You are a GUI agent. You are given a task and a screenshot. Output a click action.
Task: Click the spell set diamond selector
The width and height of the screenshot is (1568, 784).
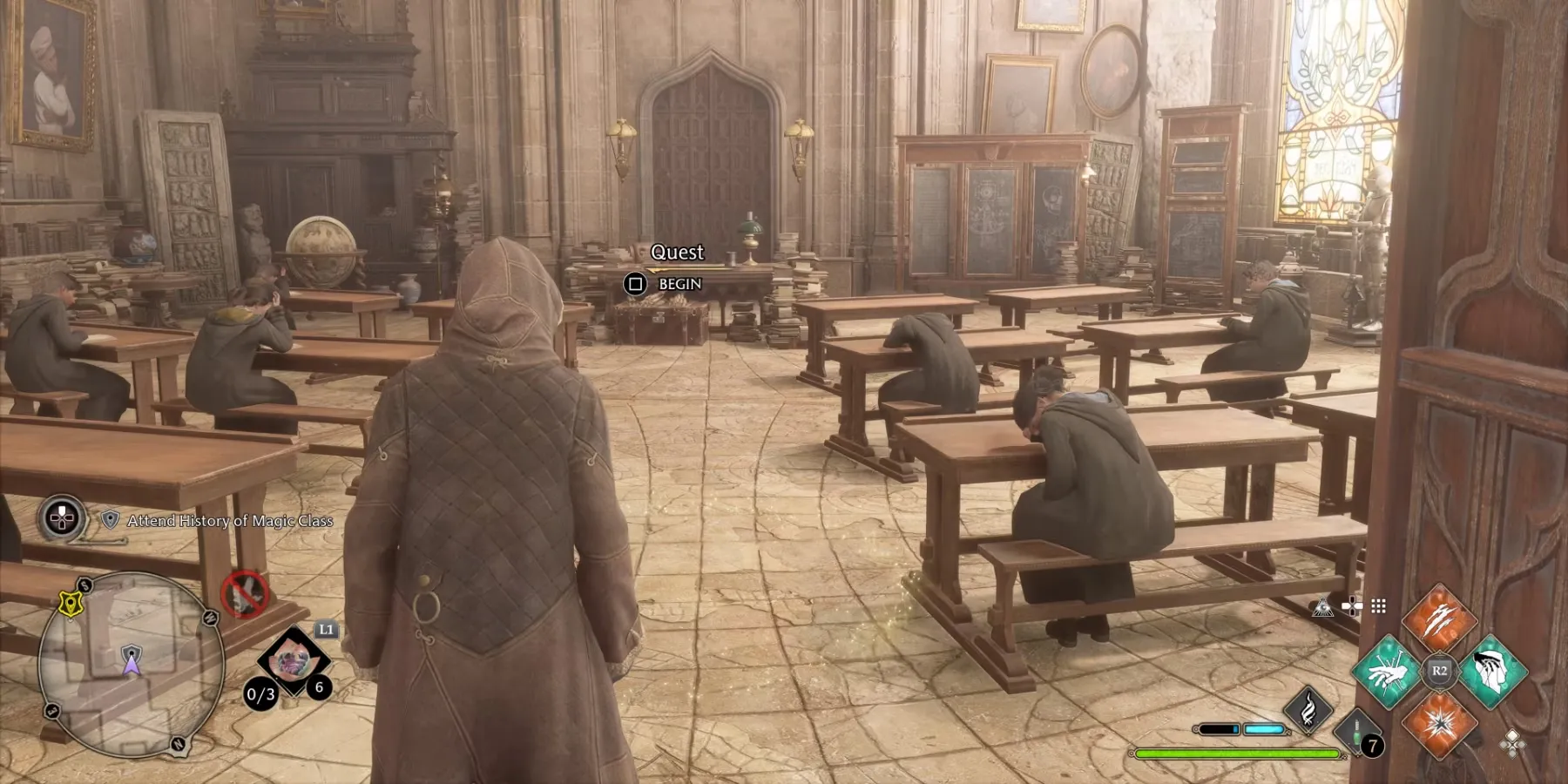1512,741
